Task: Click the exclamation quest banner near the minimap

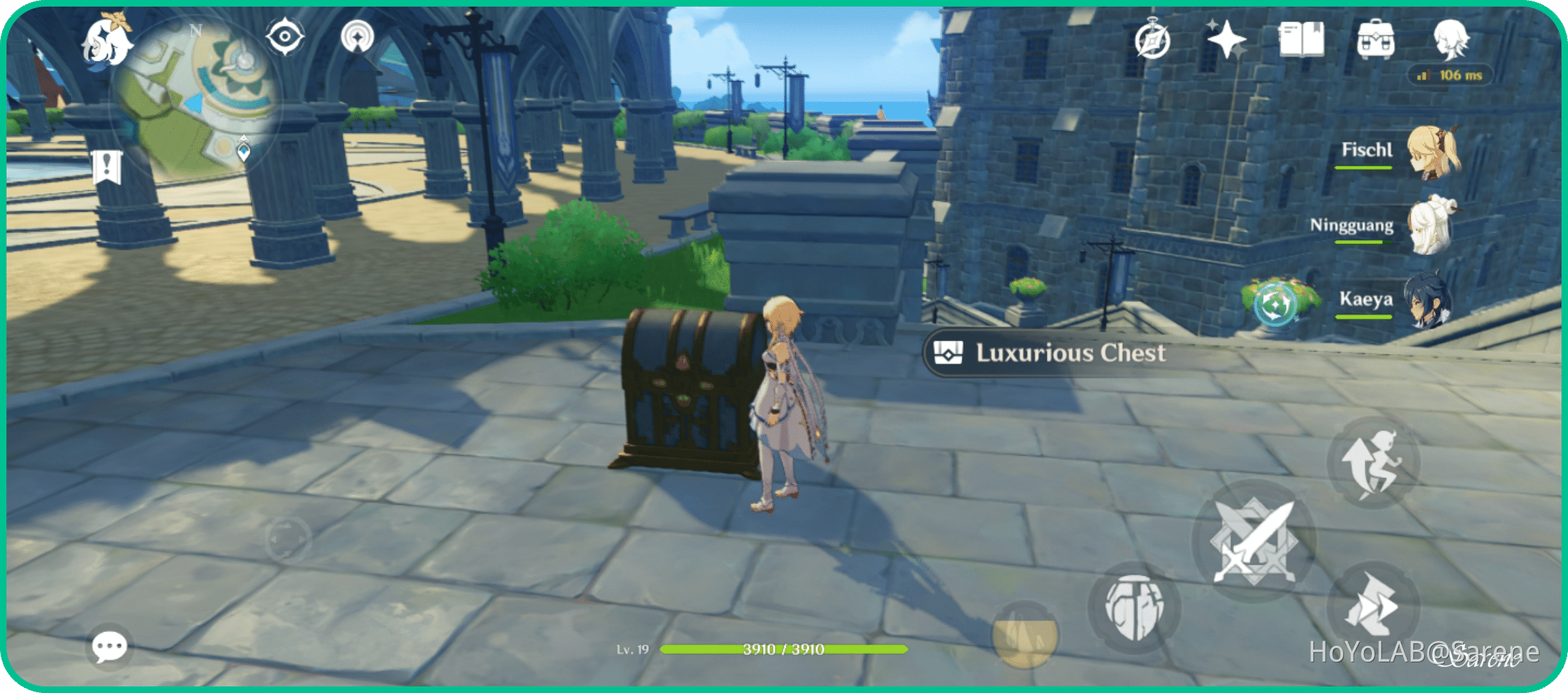Action: [x=108, y=166]
